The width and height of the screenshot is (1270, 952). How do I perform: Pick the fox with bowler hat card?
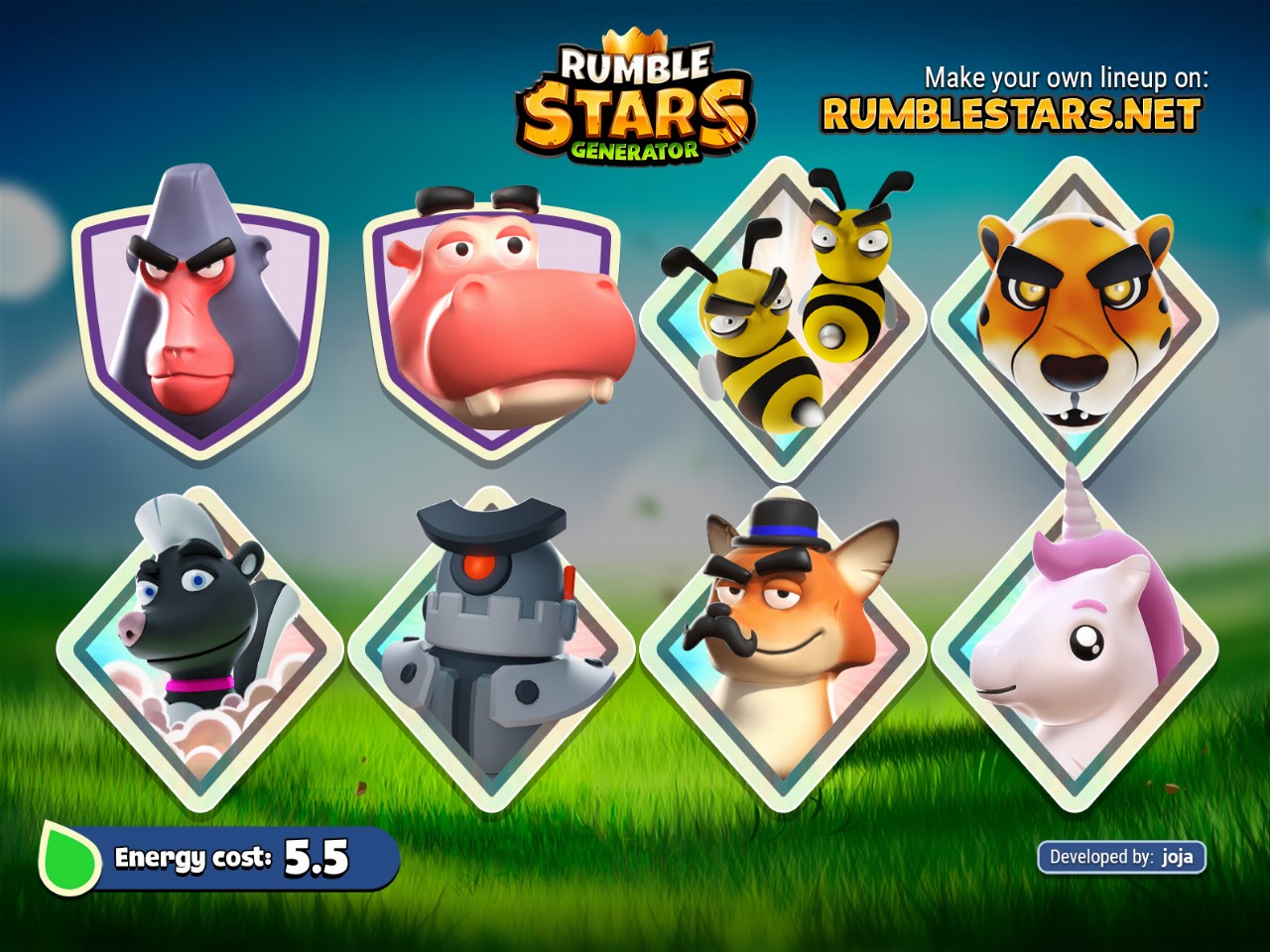783,647
